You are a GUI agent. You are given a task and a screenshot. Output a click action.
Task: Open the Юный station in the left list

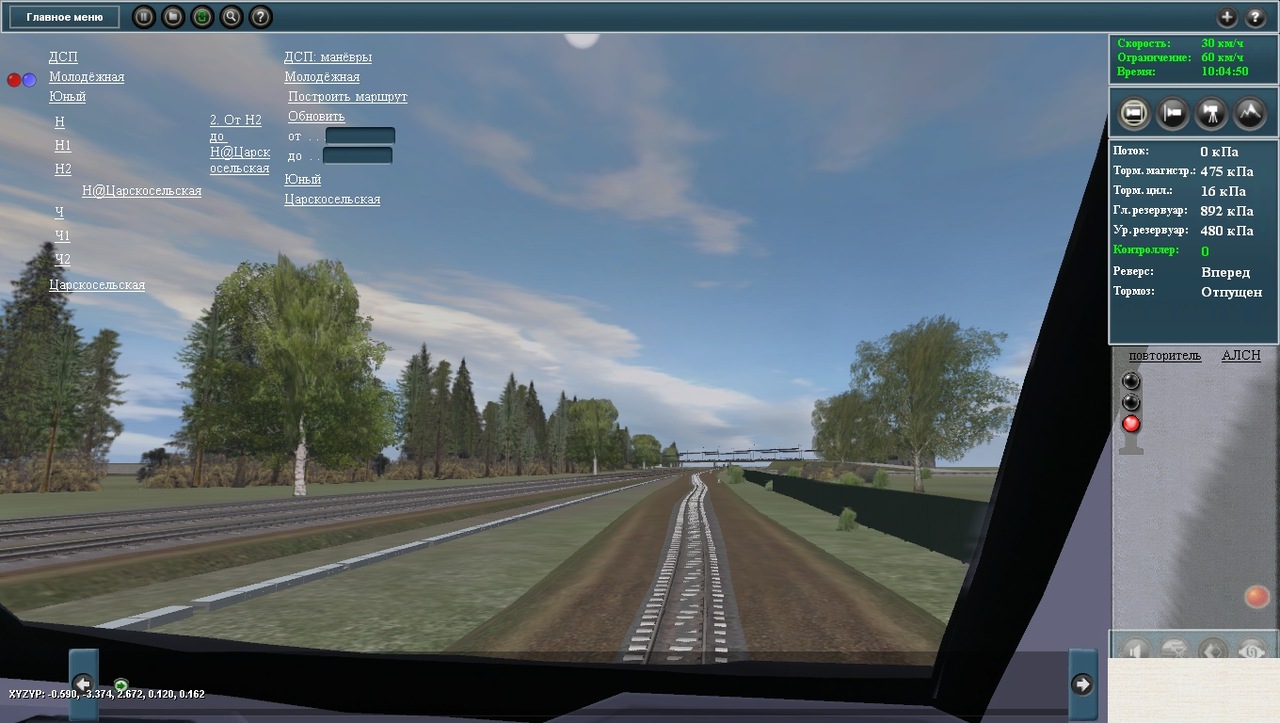67,96
